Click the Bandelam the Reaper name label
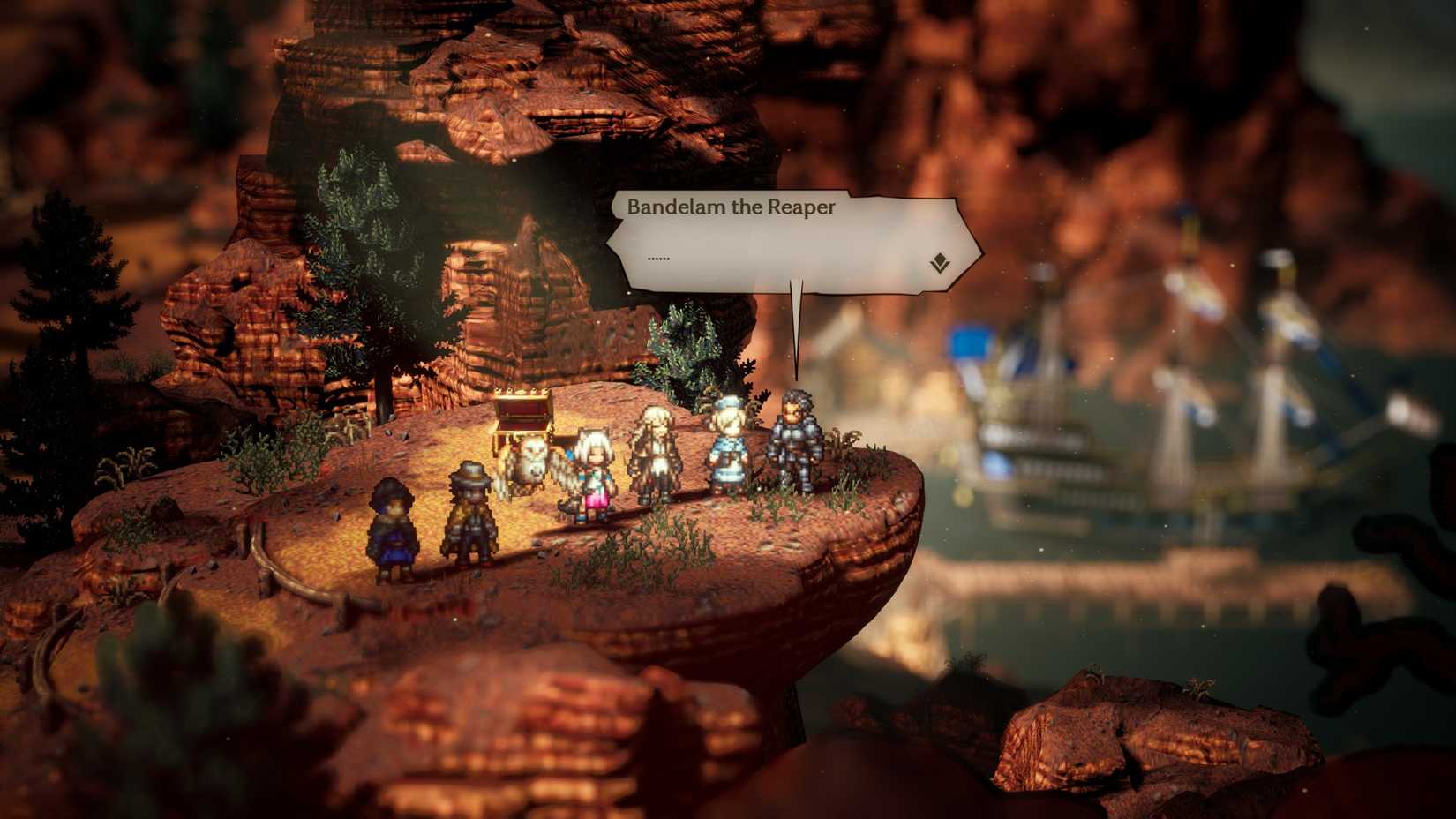The width and height of the screenshot is (1456, 819). coord(731,209)
